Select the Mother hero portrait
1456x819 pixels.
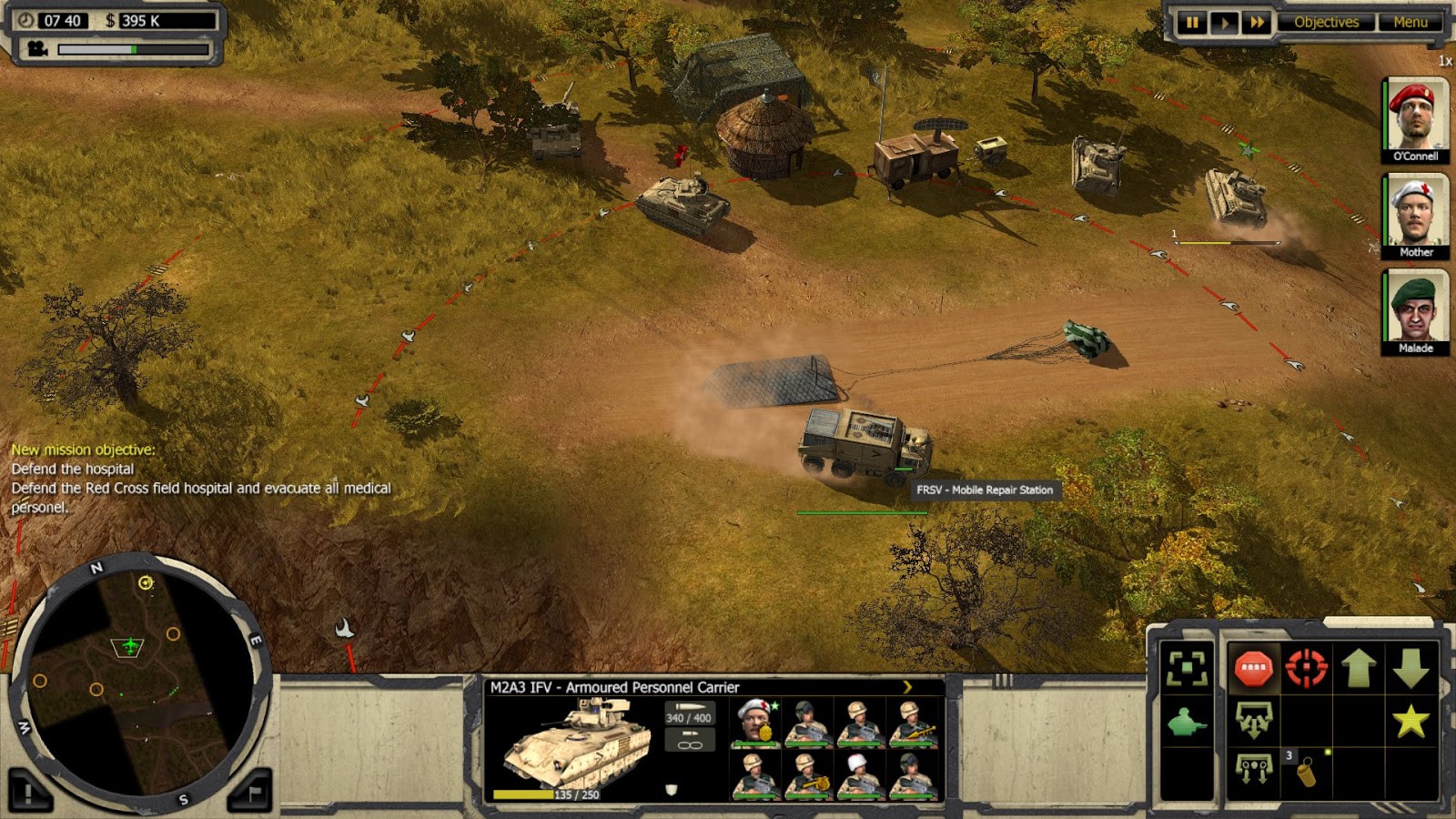tap(1416, 211)
